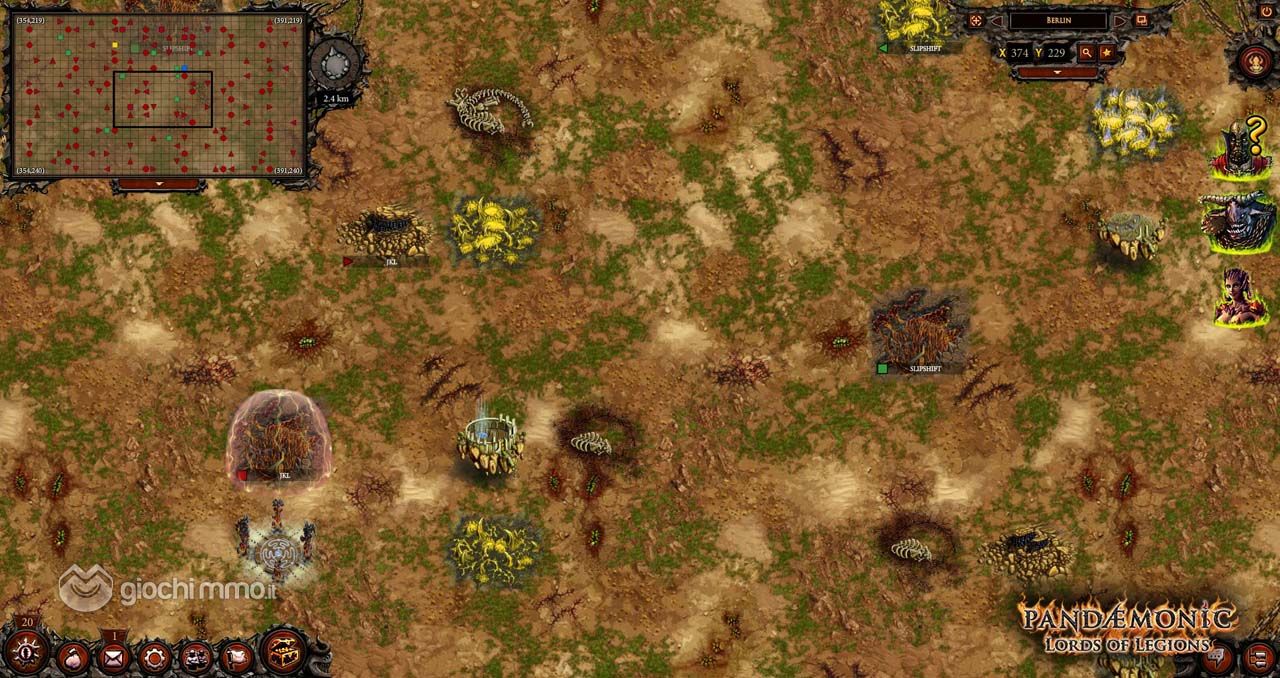Open the flag banner menu
The height and width of the screenshot is (678, 1280).
tap(235, 658)
